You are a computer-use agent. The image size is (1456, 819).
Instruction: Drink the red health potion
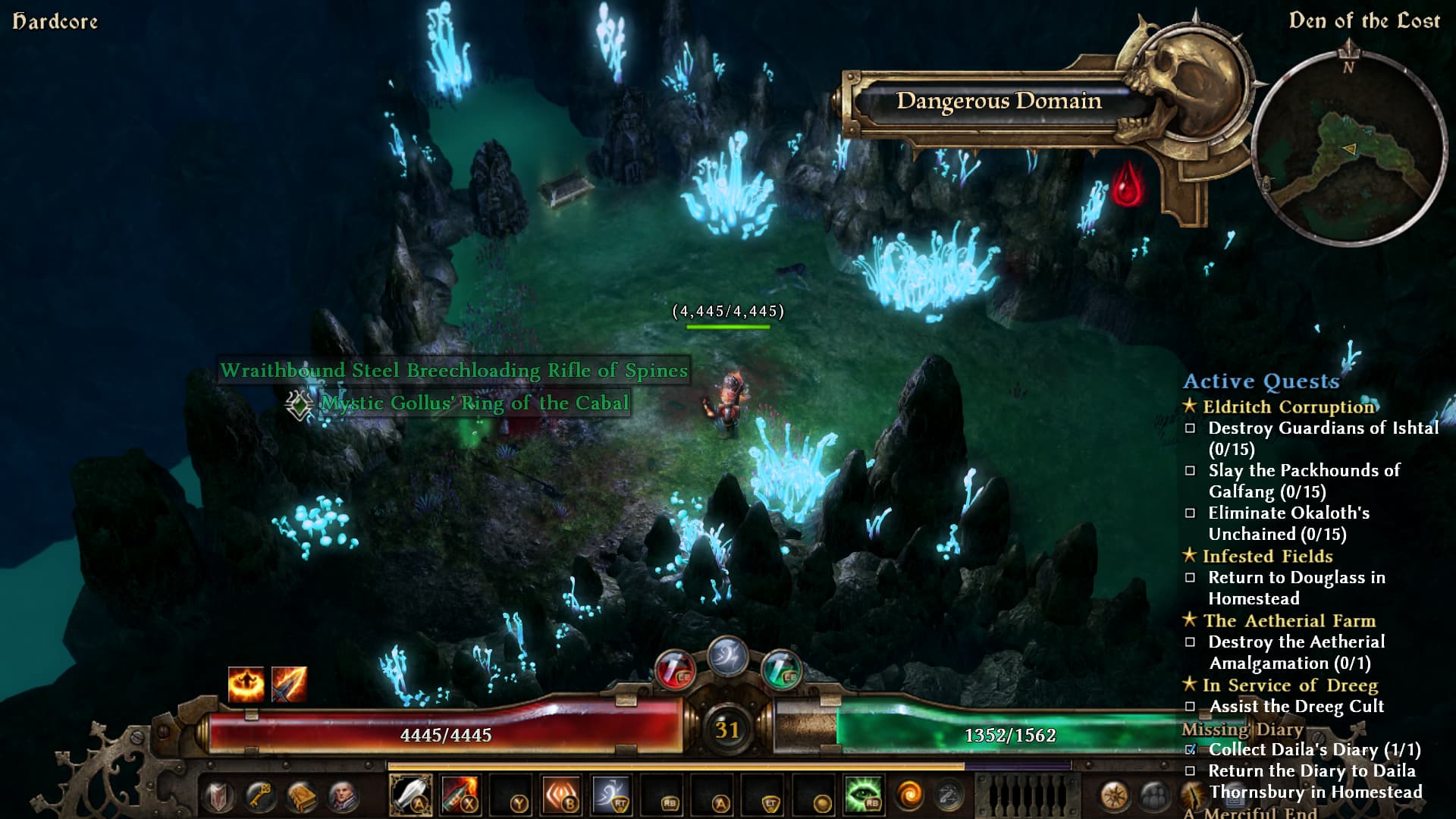pos(674,669)
